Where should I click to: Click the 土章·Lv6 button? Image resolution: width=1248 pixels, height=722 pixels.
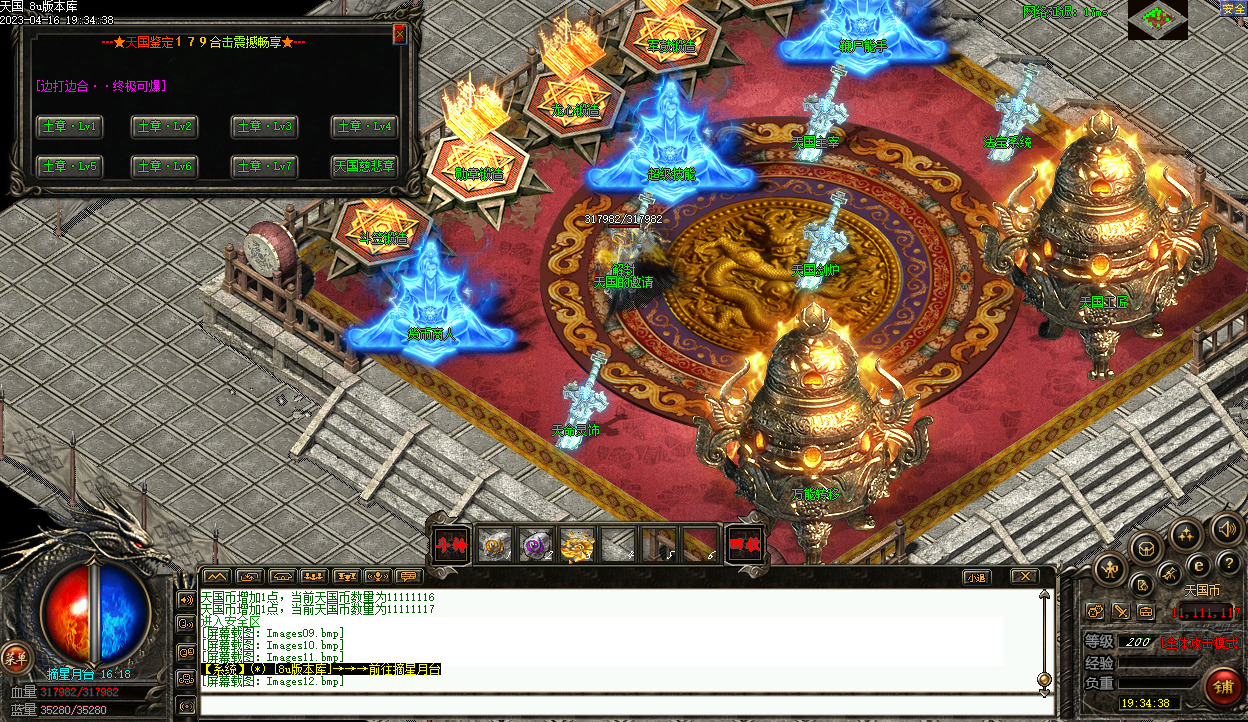click(167, 166)
